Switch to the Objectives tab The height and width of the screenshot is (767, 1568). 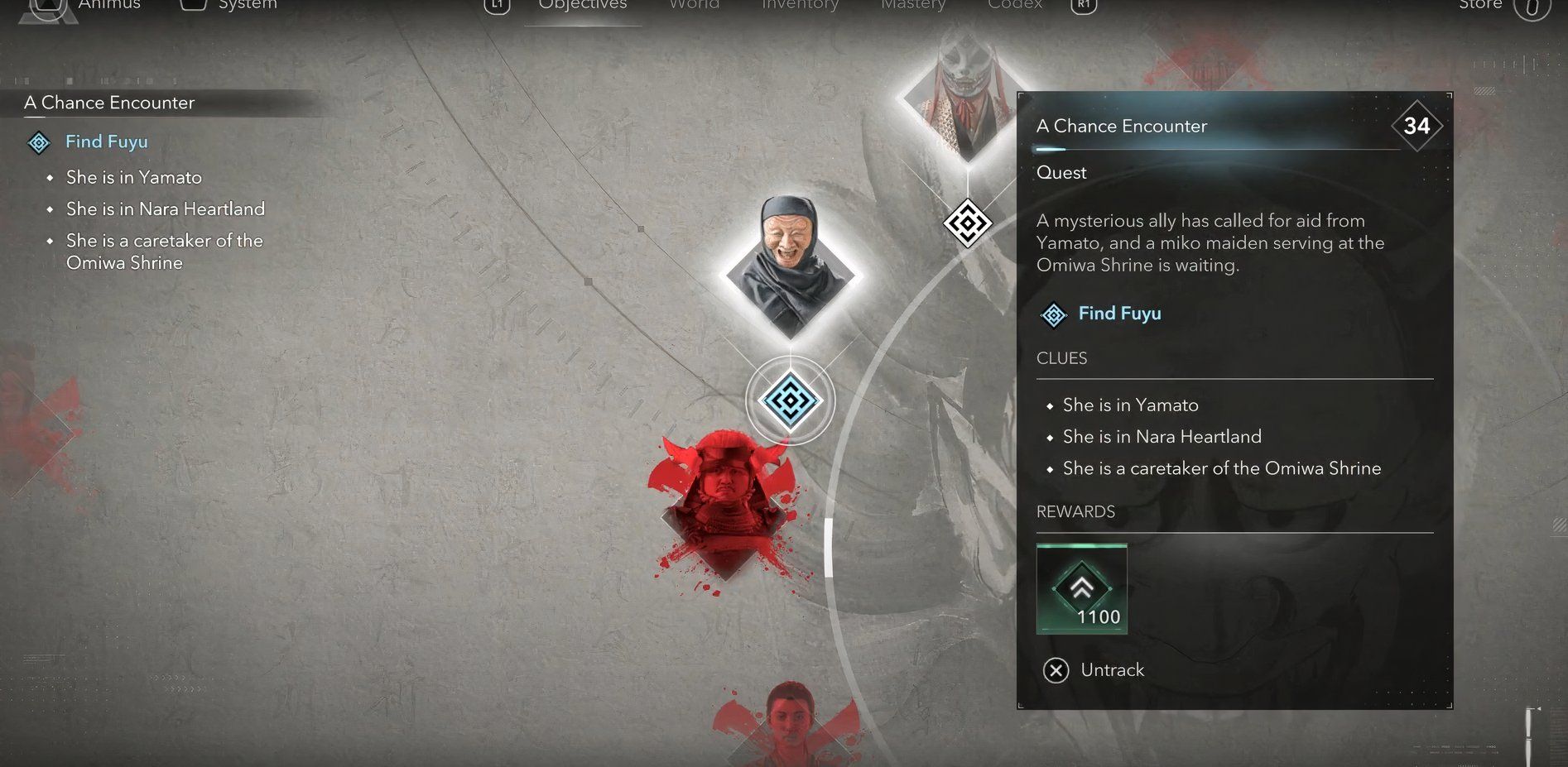[583, 6]
